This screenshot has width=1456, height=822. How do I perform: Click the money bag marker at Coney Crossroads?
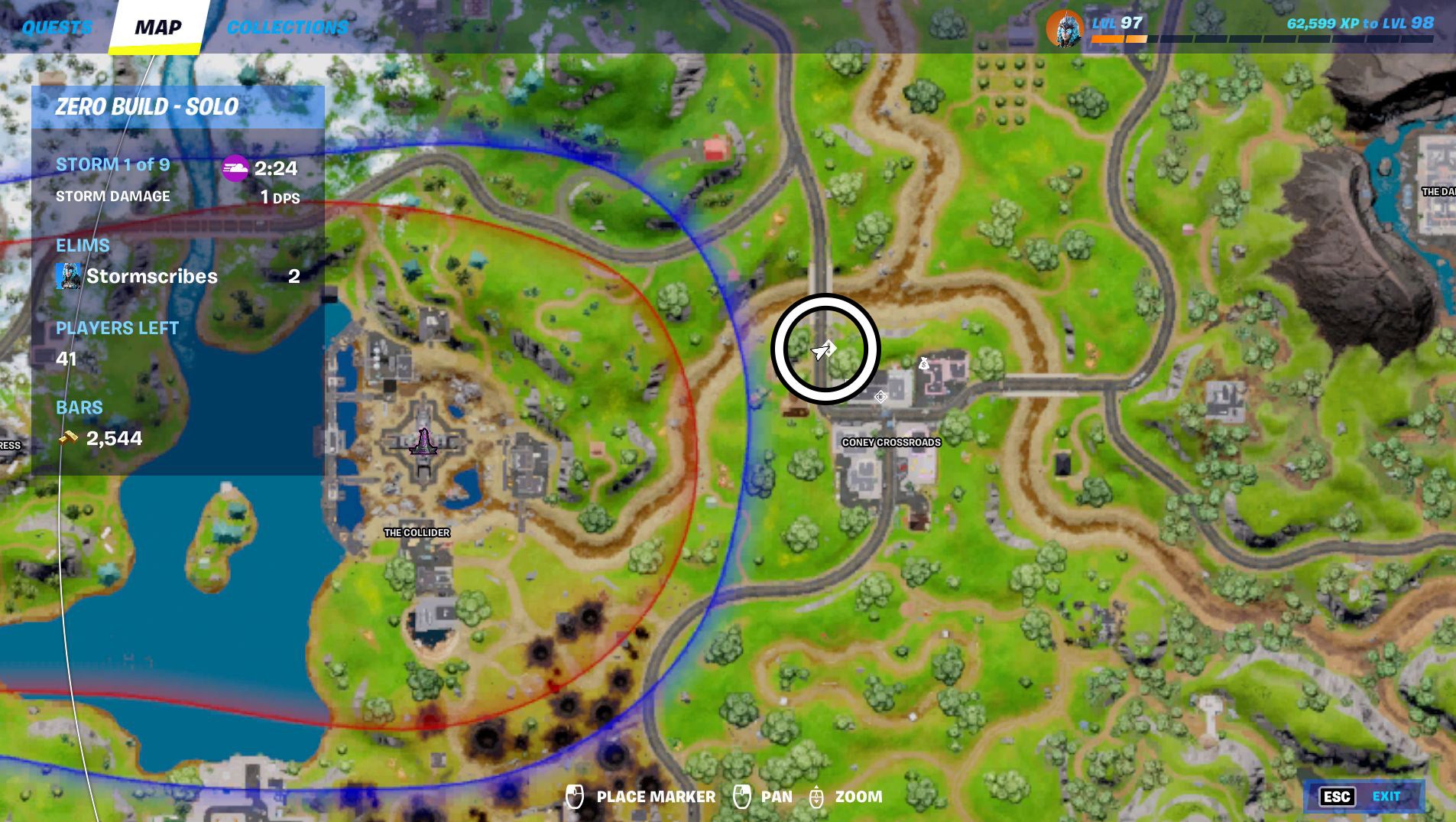[x=925, y=365]
